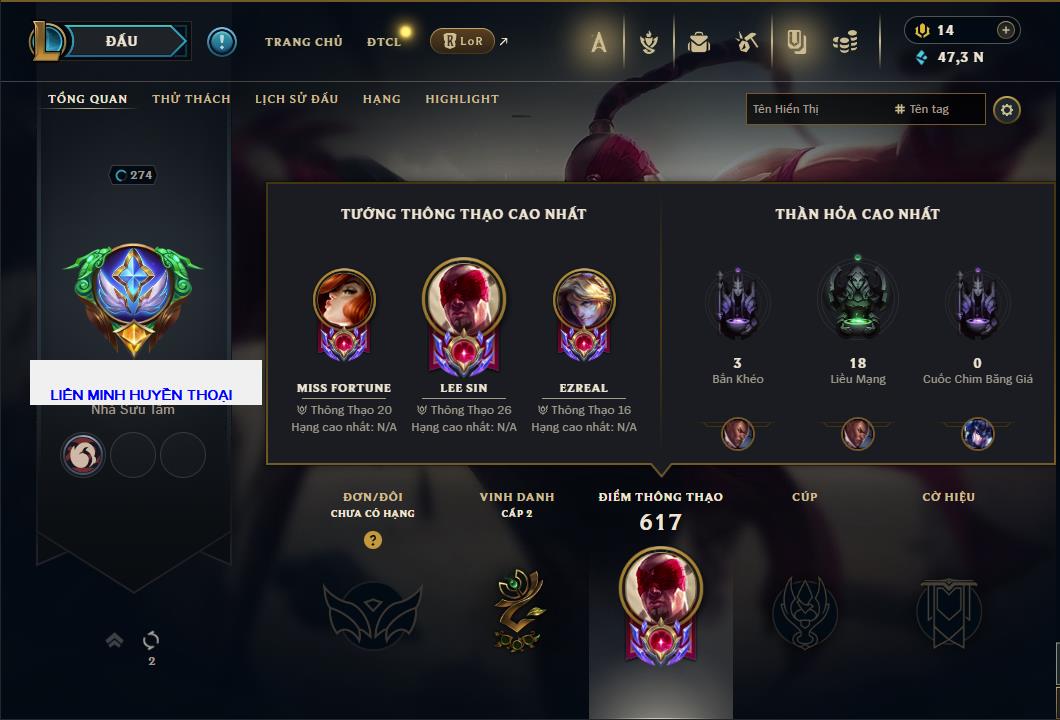This screenshot has height=720, width=1060.
Task: Click the blue exclamation notification icon
Action: click(x=221, y=42)
